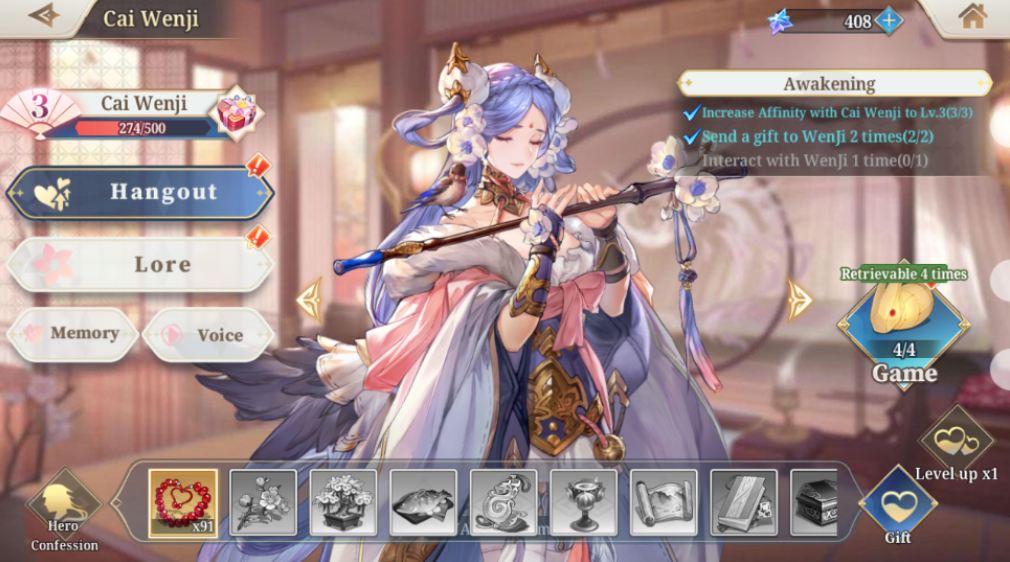The image size is (1010, 562).
Task: Return to the home screen
Action: (x=971, y=16)
